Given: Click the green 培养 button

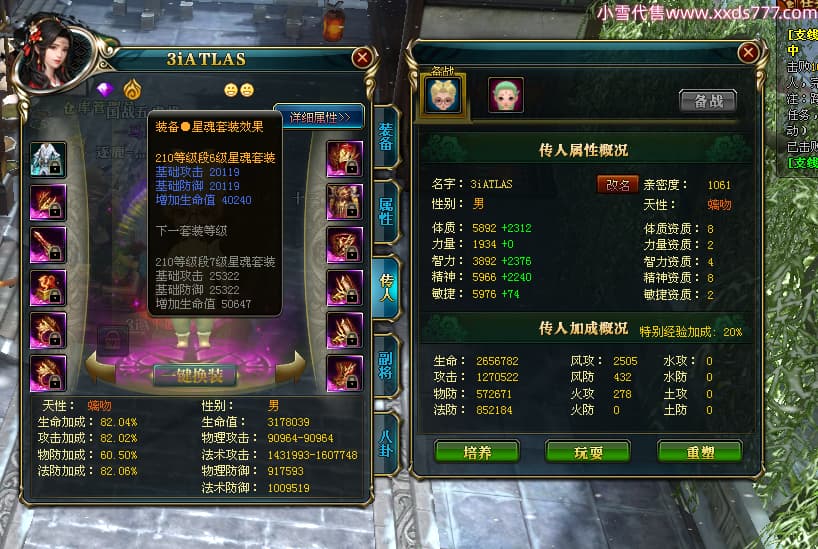Looking at the screenshot, I should coord(476,451).
